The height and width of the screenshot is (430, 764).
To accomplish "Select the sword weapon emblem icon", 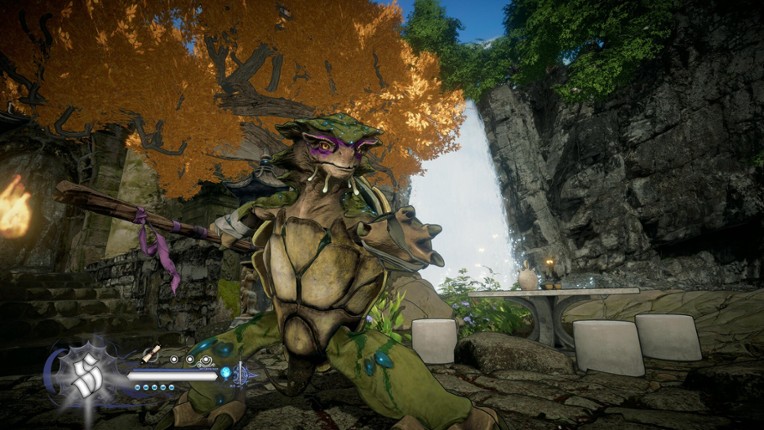I will click(x=243, y=374).
